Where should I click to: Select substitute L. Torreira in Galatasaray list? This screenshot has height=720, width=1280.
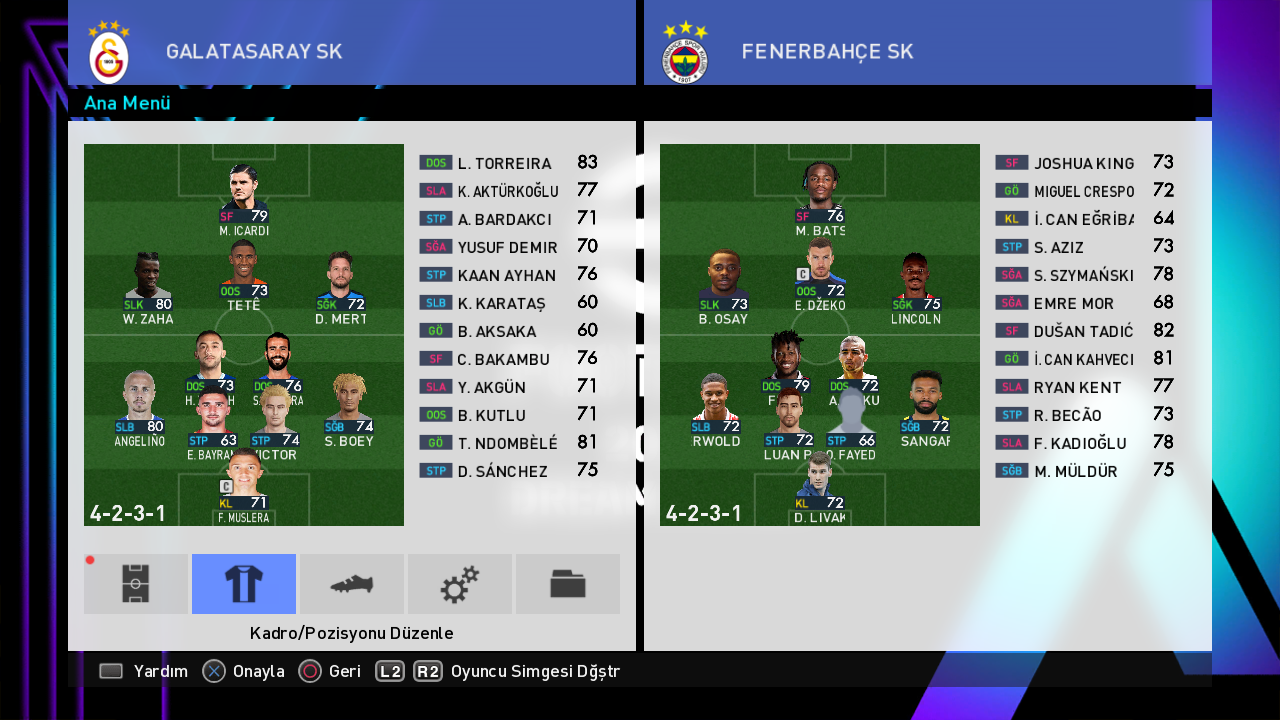click(x=505, y=163)
